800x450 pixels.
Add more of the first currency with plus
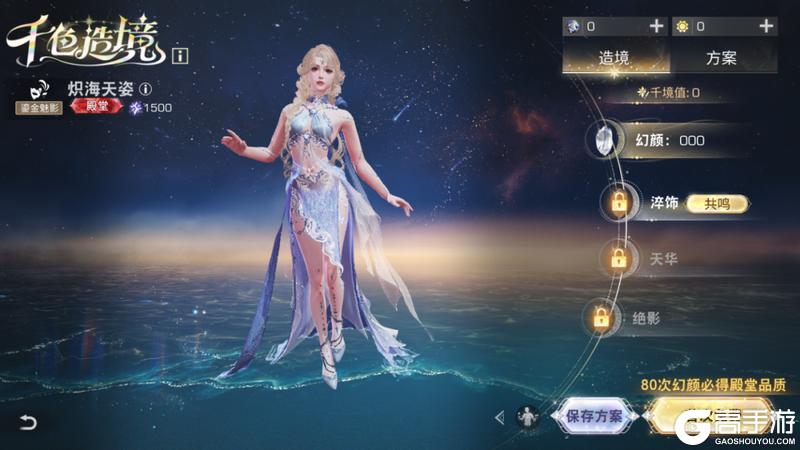(655, 26)
